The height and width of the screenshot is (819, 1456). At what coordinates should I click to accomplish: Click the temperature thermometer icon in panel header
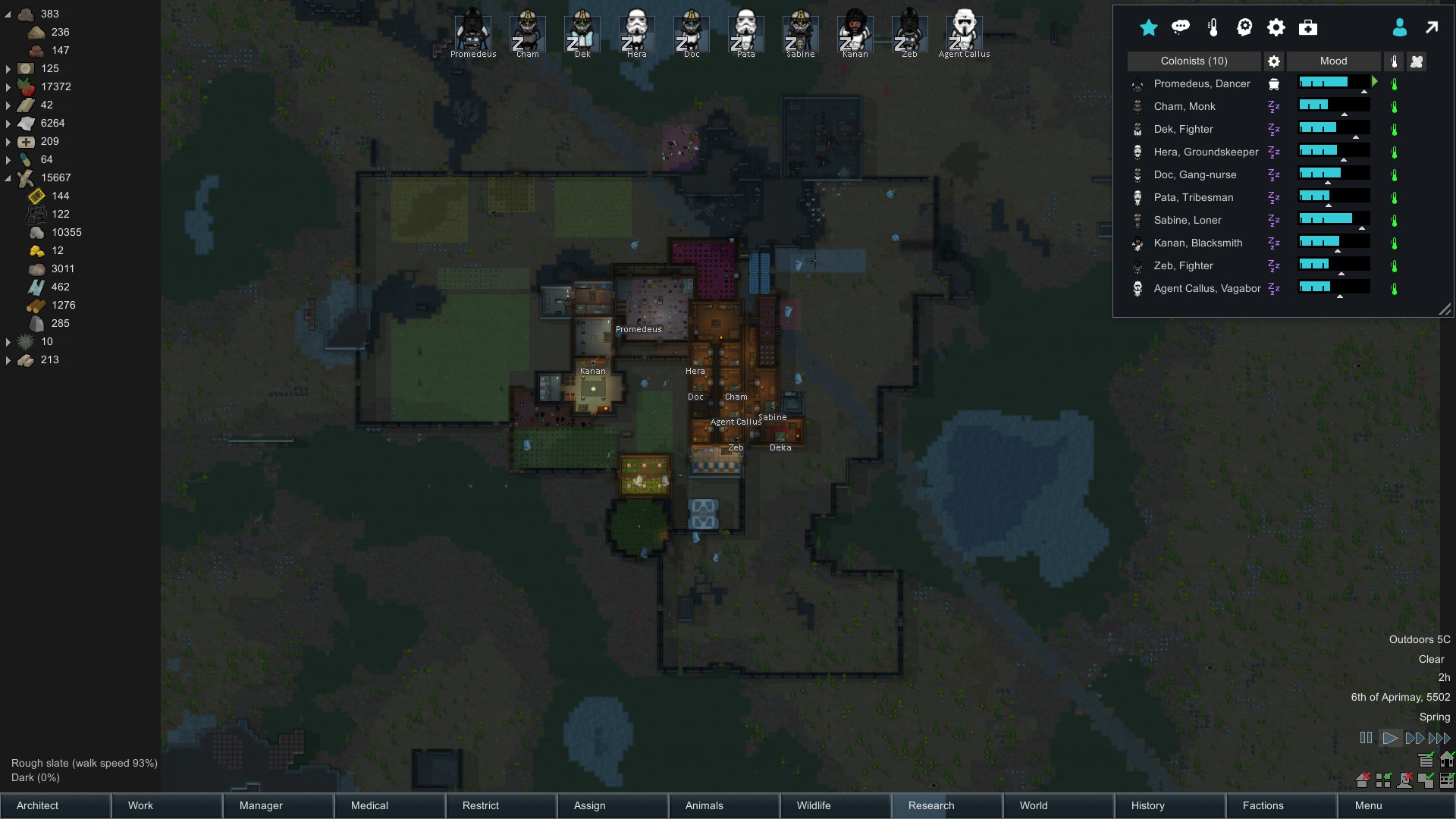tap(1212, 27)
